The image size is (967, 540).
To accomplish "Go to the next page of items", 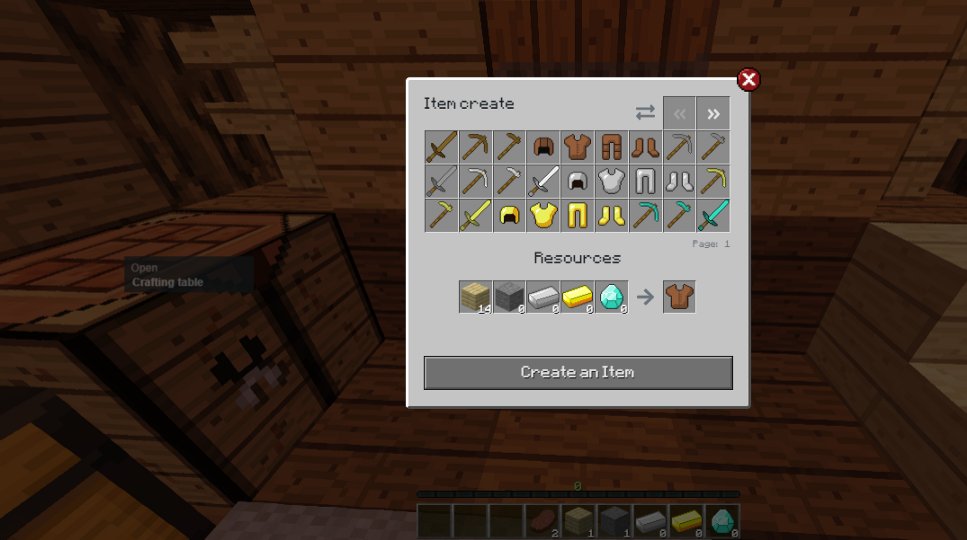I will (x=713, y=114).
